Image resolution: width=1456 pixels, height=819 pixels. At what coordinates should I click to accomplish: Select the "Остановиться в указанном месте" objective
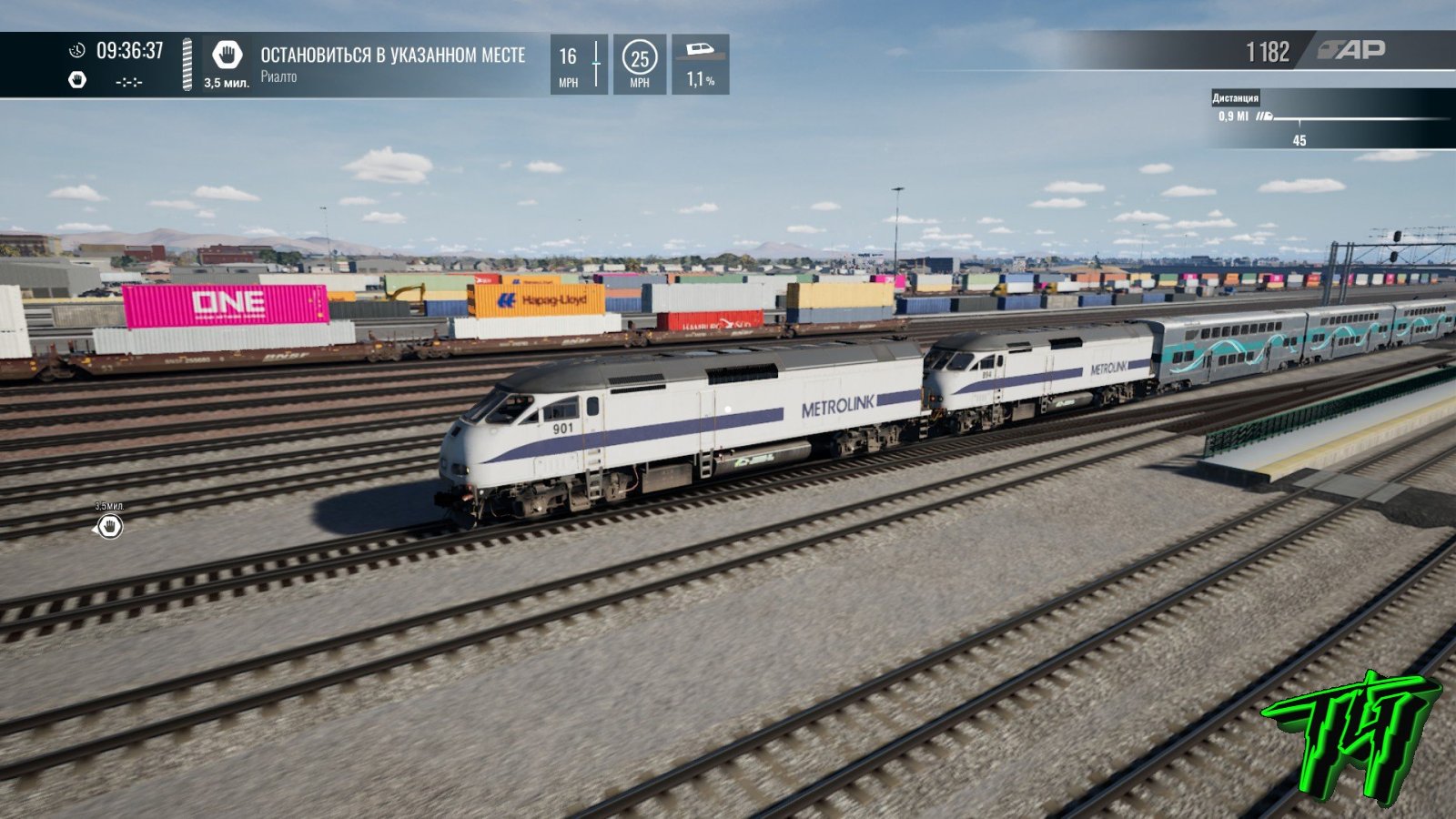click(392, 56)
